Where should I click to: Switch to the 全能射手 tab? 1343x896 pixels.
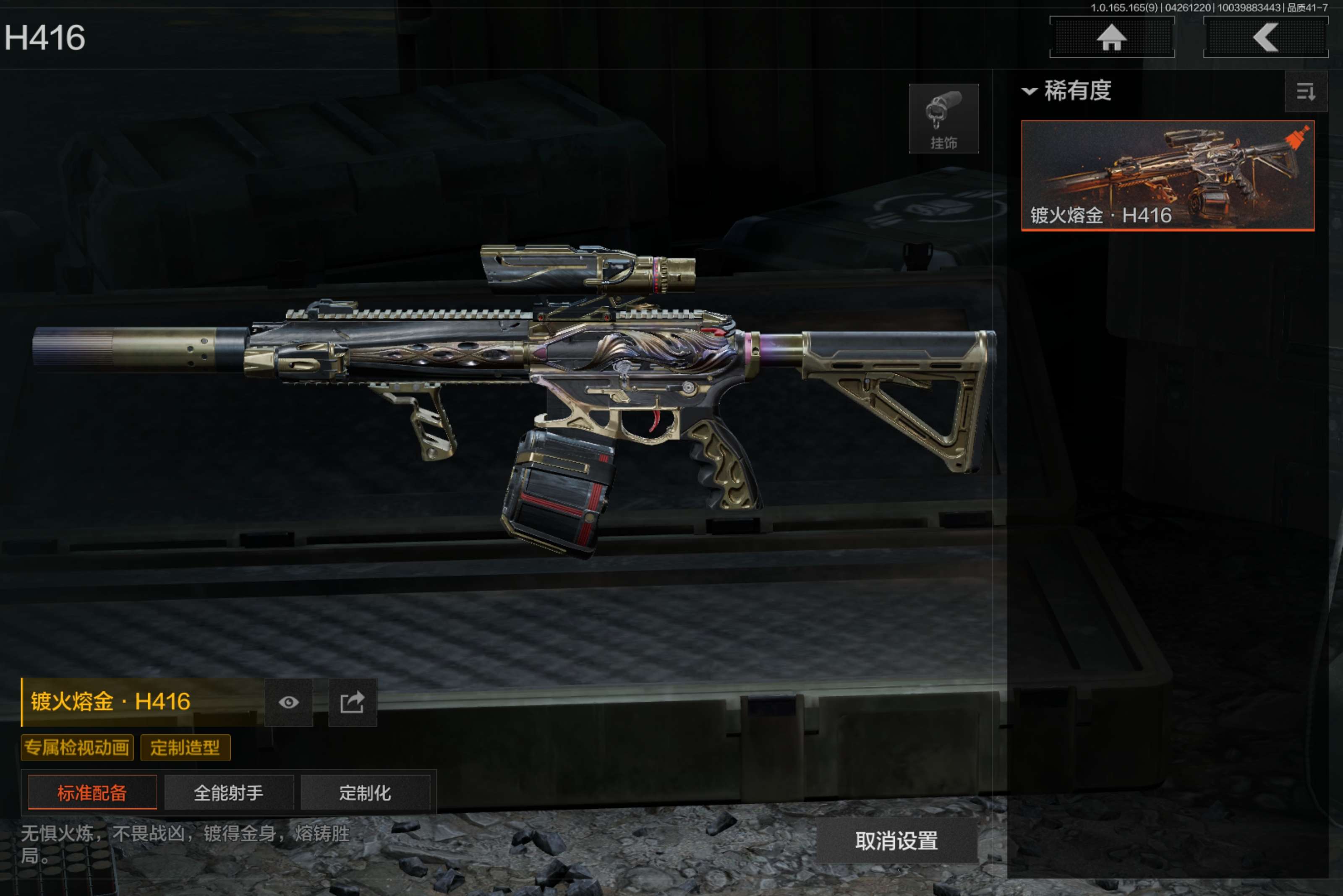tap(229, 792)
